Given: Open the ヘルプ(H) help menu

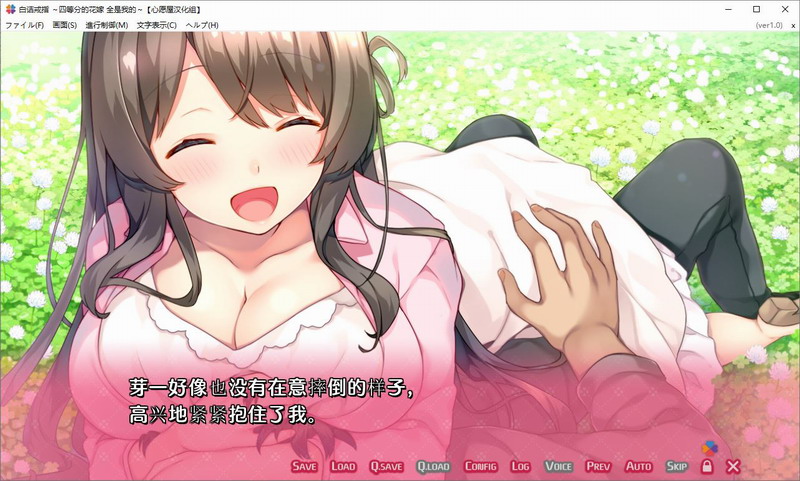Looking at the screenshot, I should point(202,25).
